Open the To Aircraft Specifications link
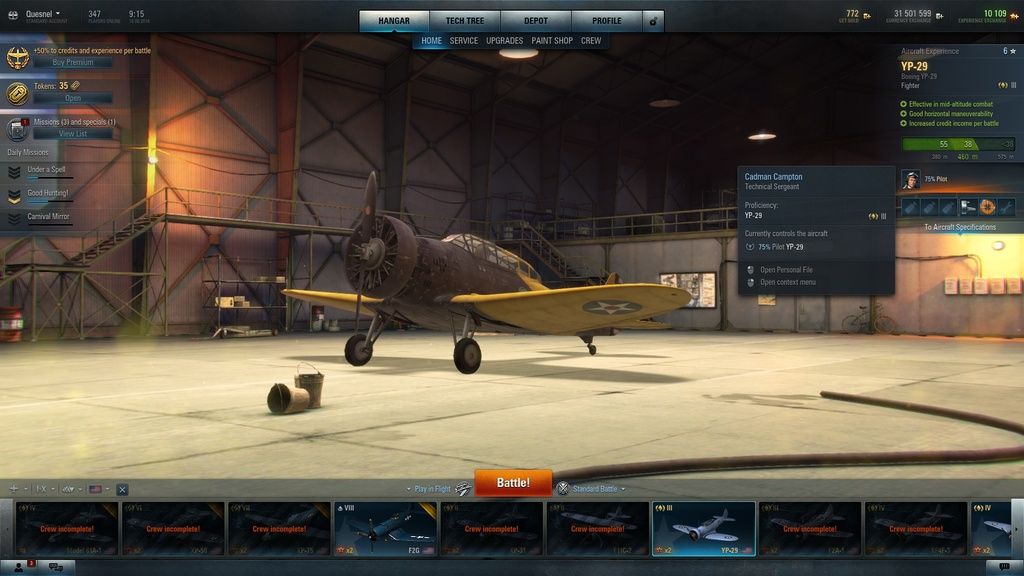 (x=959, y=227)
